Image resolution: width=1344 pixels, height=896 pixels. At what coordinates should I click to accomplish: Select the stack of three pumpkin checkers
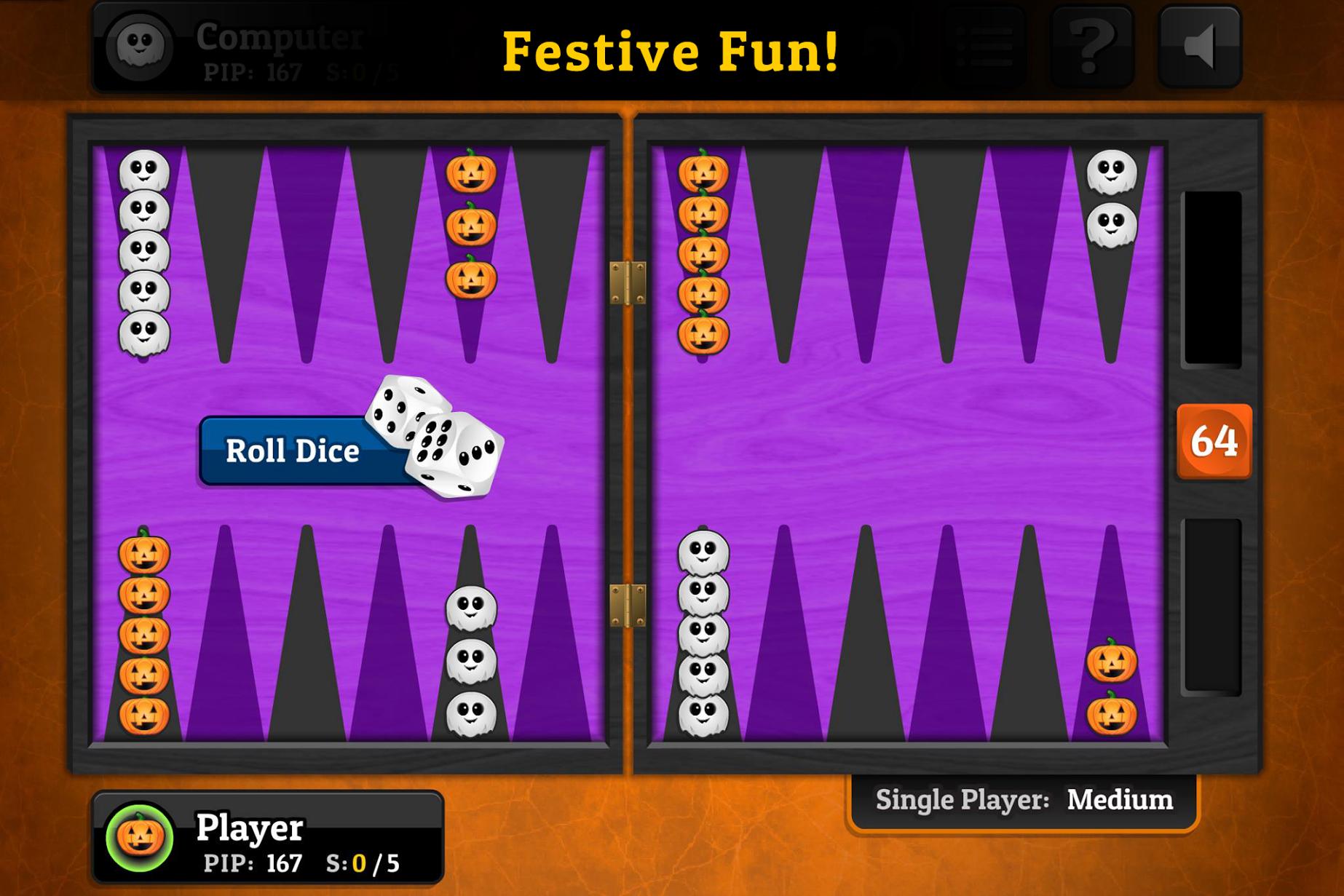point(472,226)
